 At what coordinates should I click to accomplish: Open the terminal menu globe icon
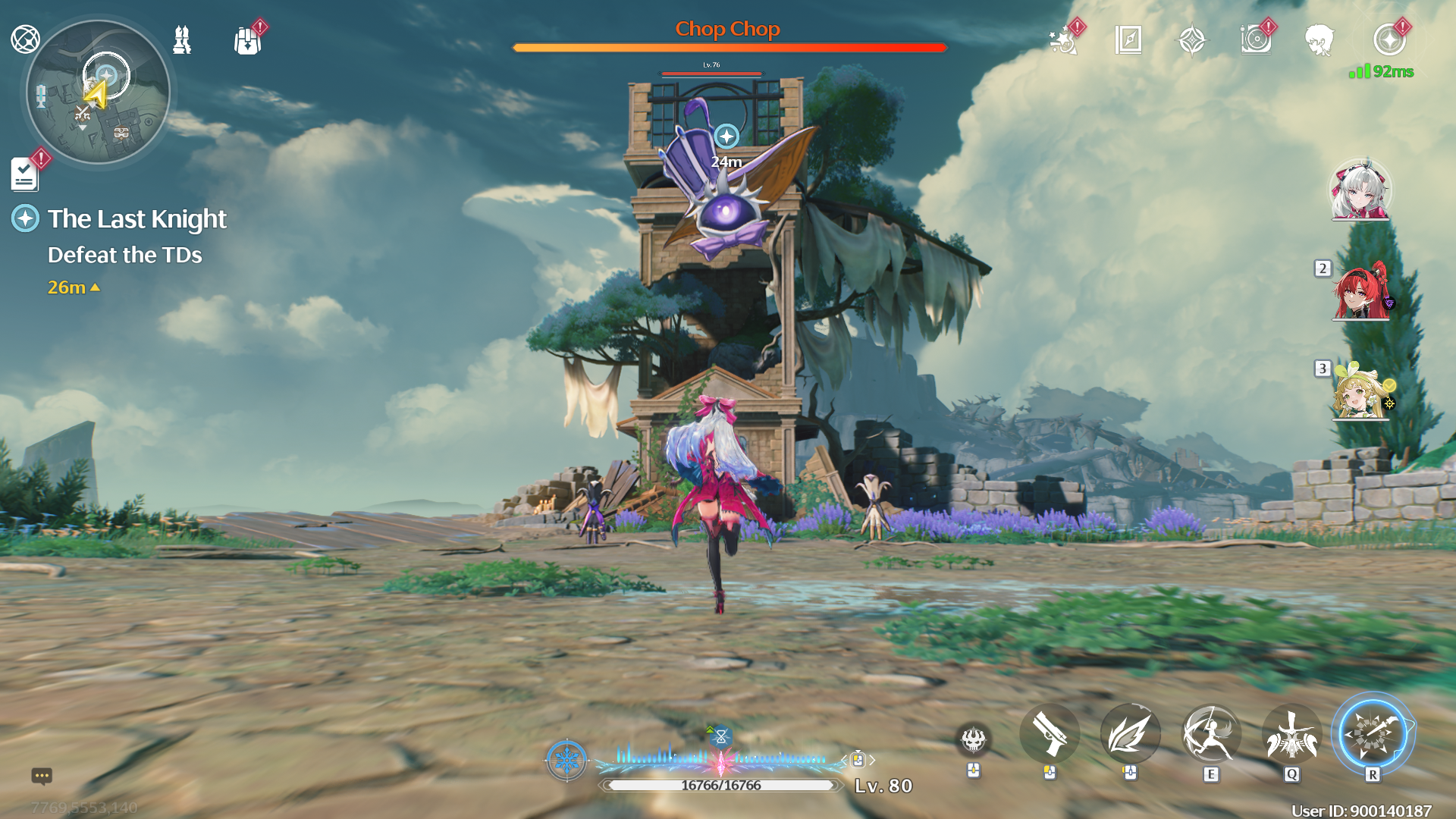pos(25,39)
